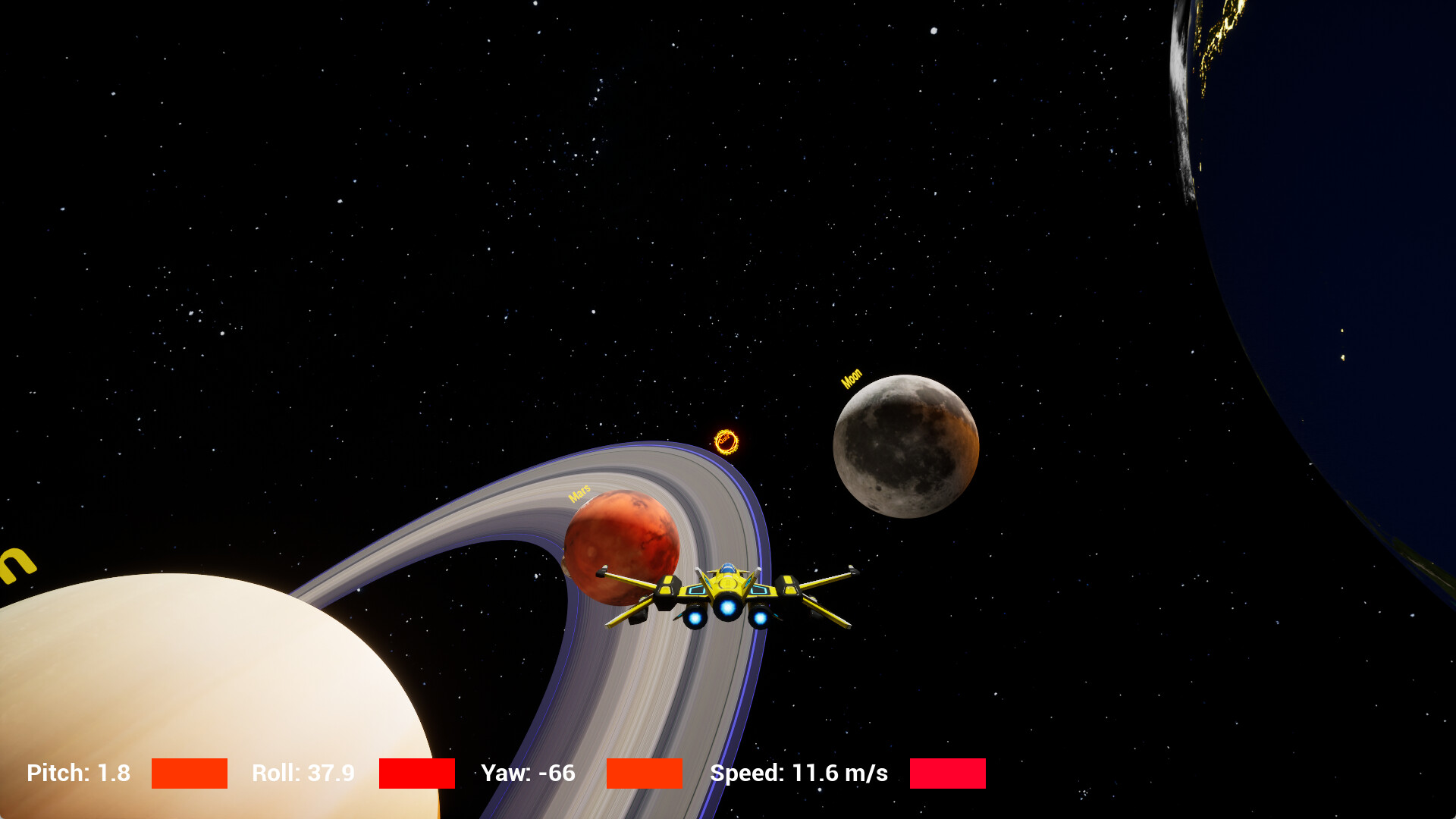Click the Mars label
This screenshot has width=1456, height=819.
(580, 494)
